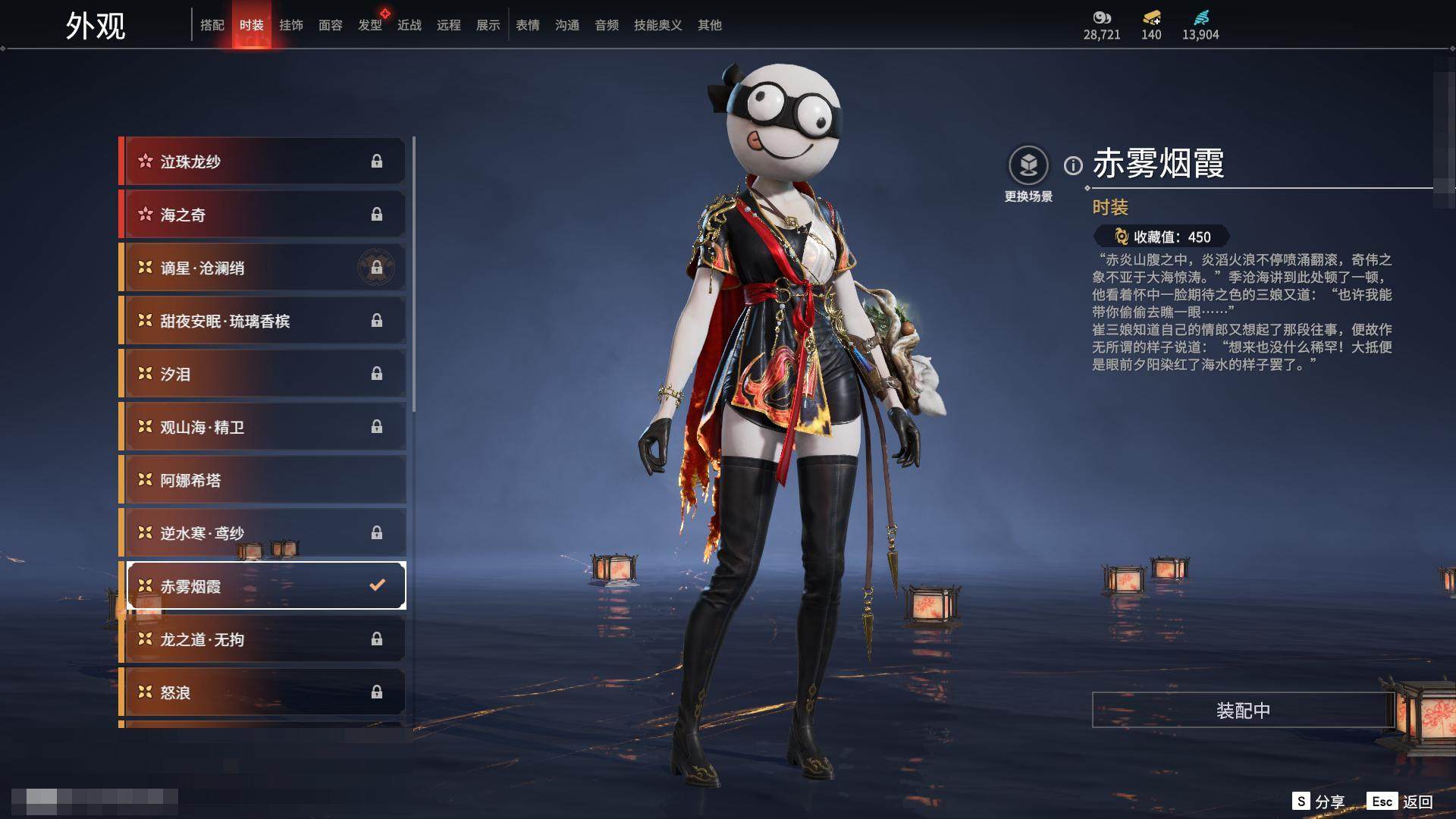This screenshot has width=1456, height=819.
Task: Open the info icon beside 赤雾烟霞
Action: click(1073, 165)
